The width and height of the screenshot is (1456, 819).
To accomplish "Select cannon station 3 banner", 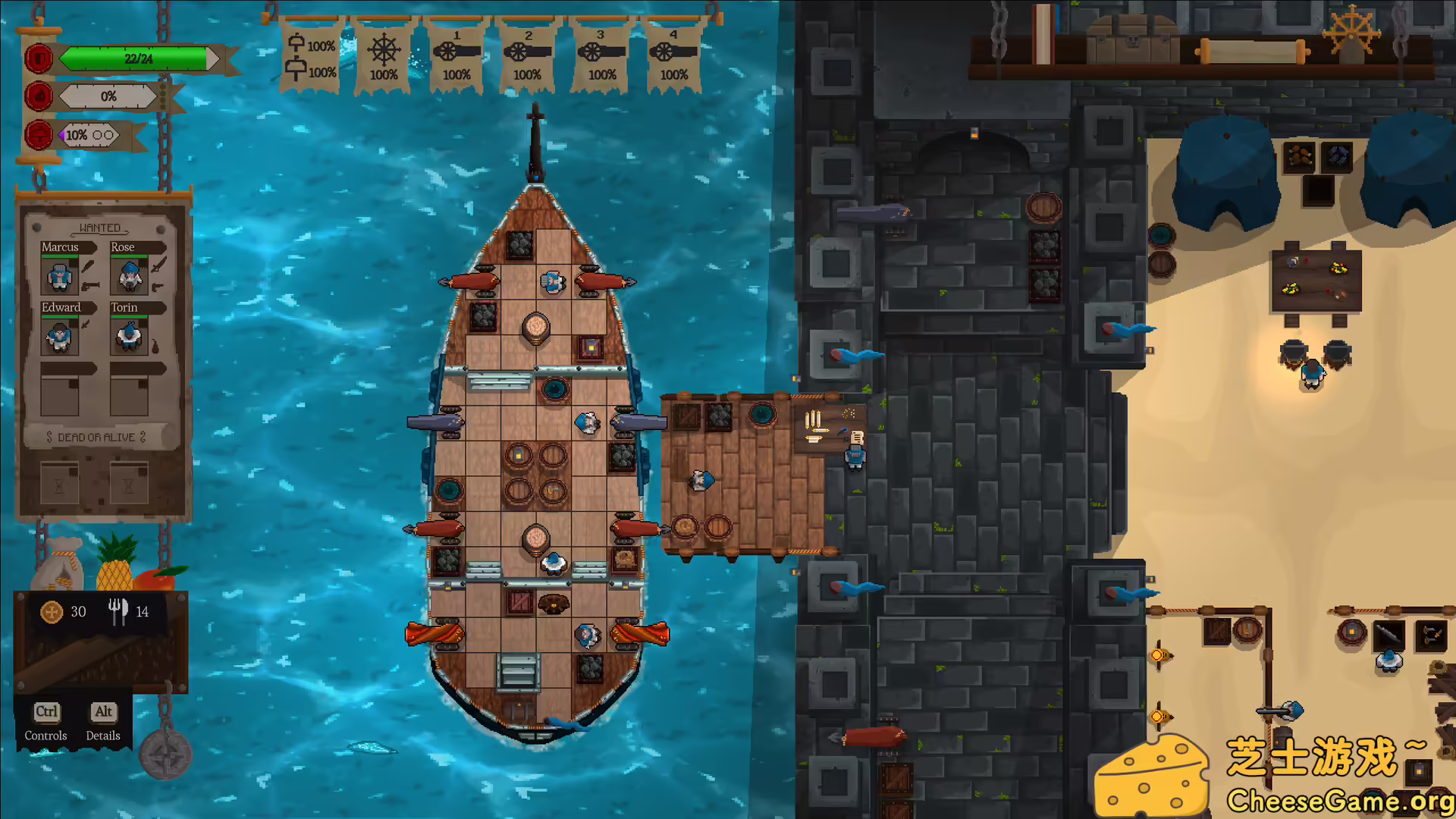I will point(601,53).
